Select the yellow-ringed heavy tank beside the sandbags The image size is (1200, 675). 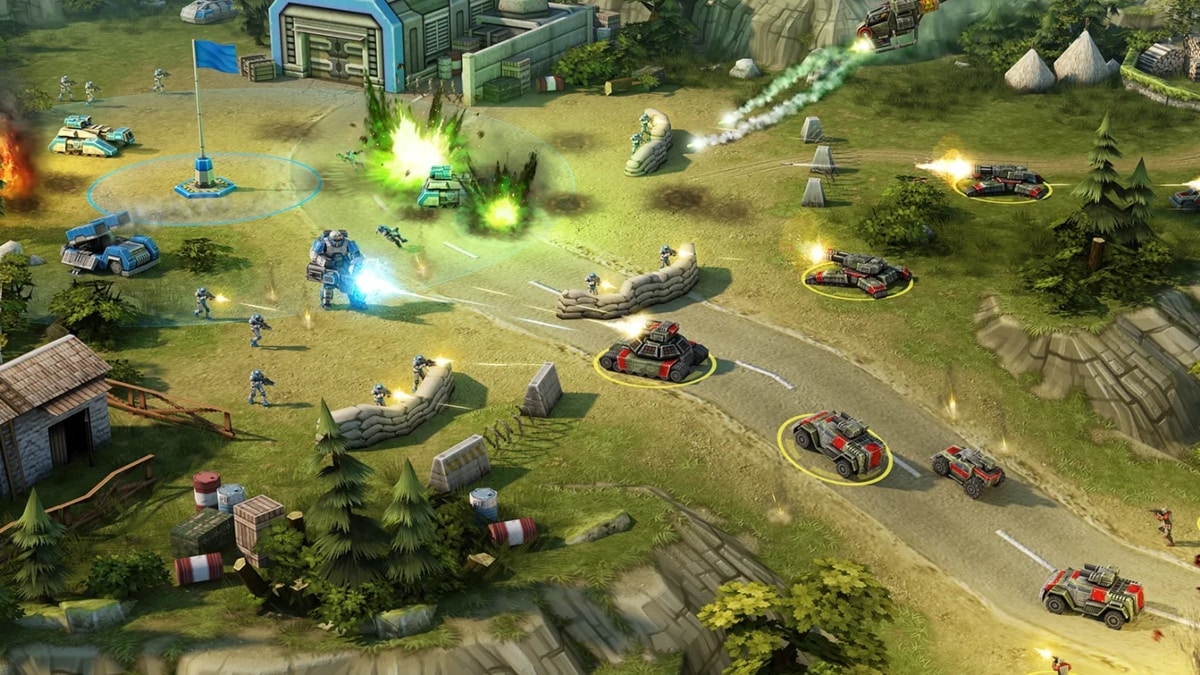pyautogui.click(x=654, y=351)
